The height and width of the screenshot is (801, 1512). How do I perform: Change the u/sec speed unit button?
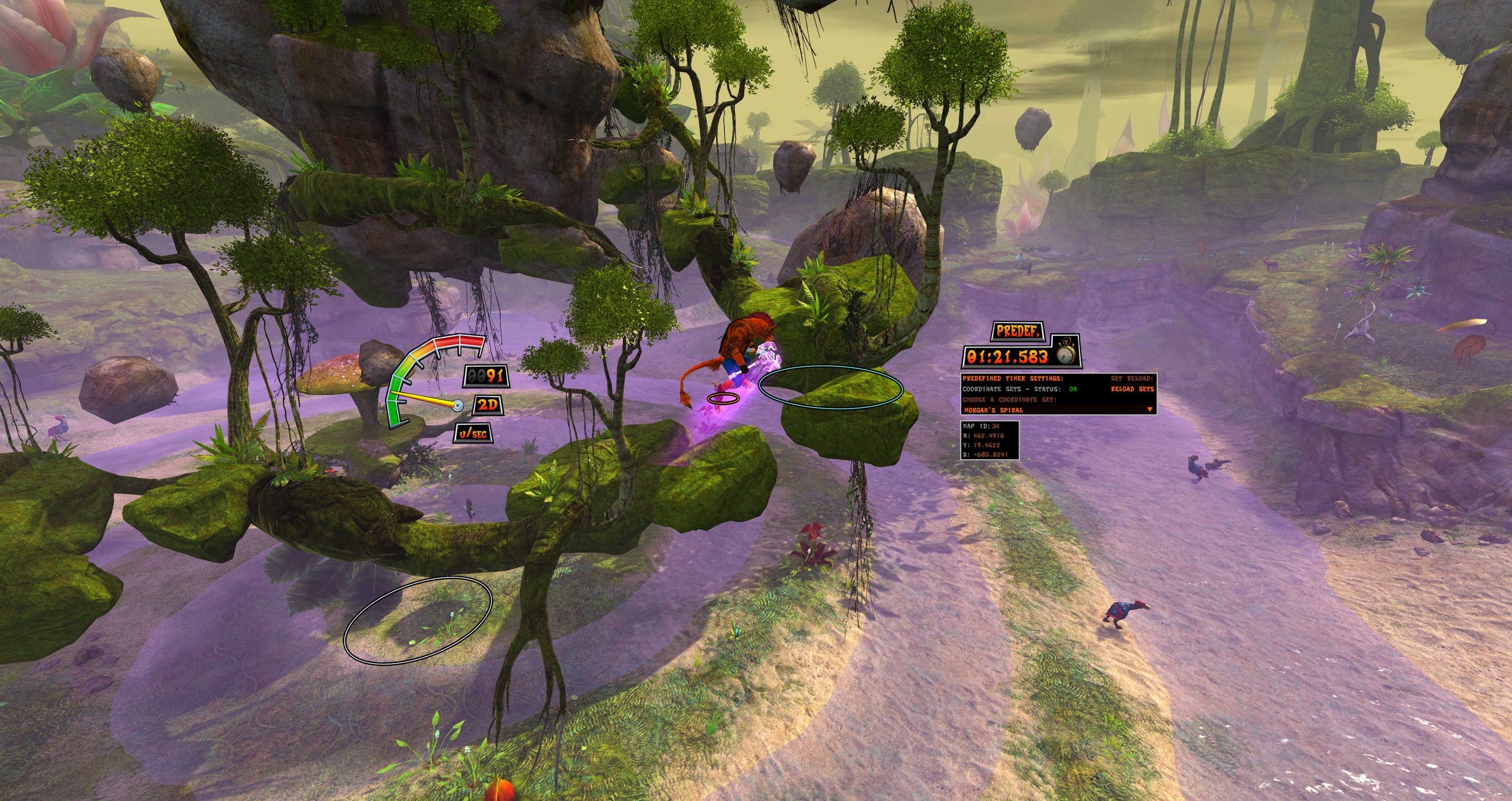[472, 434]
